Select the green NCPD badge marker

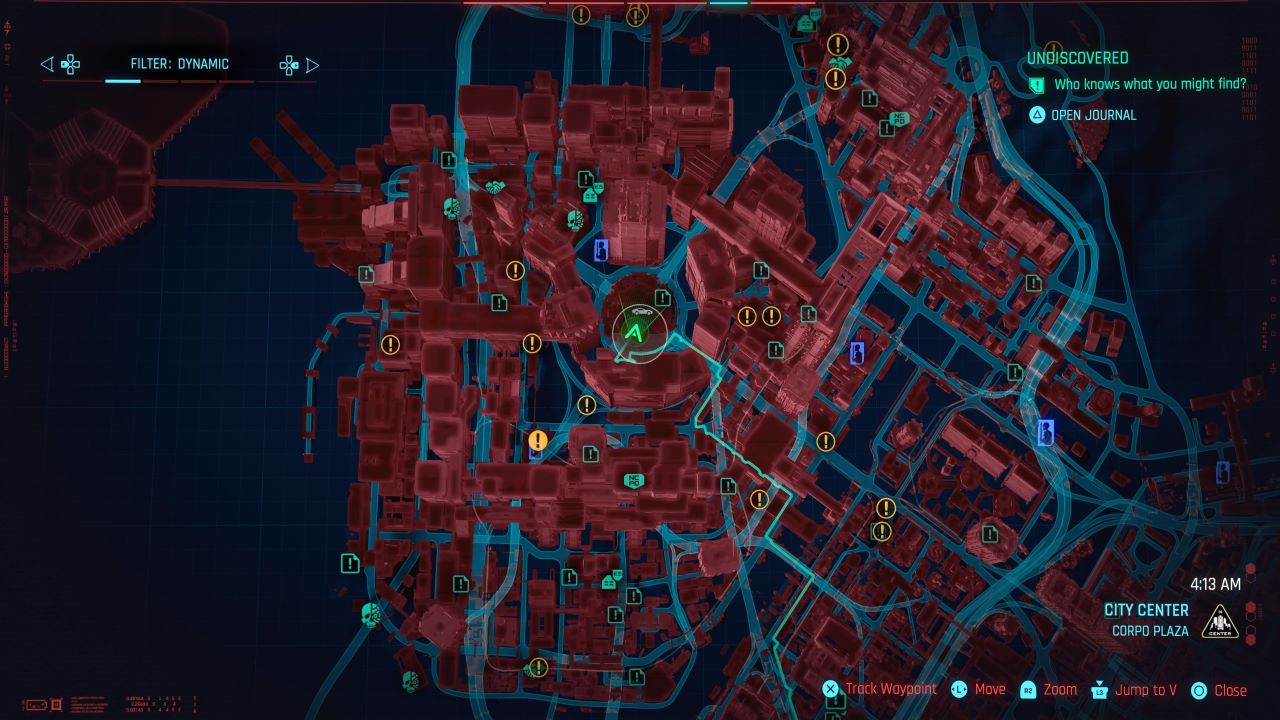click(x=634, y=480)
